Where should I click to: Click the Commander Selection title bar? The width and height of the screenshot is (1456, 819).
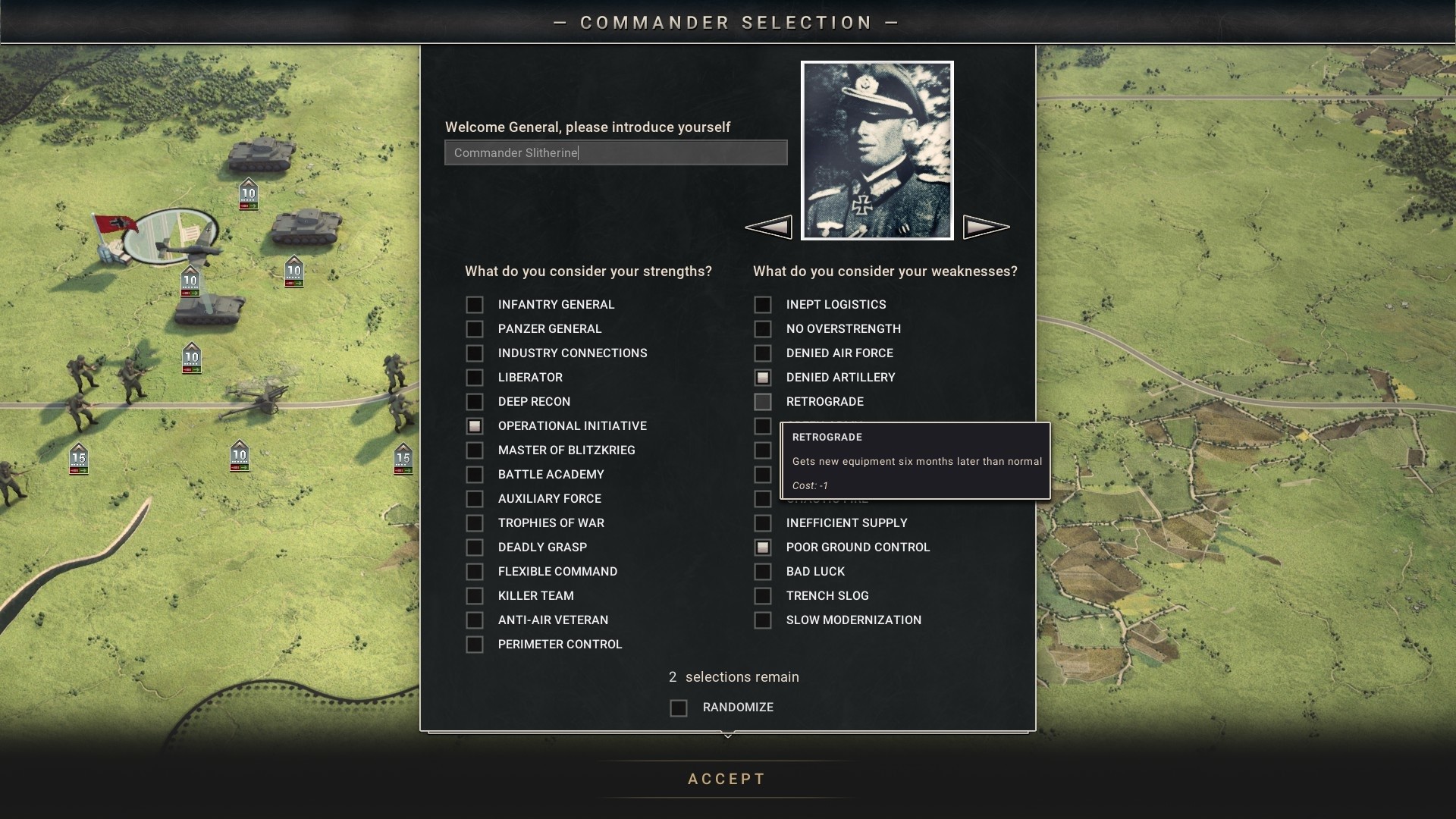[x=726, y=22]
